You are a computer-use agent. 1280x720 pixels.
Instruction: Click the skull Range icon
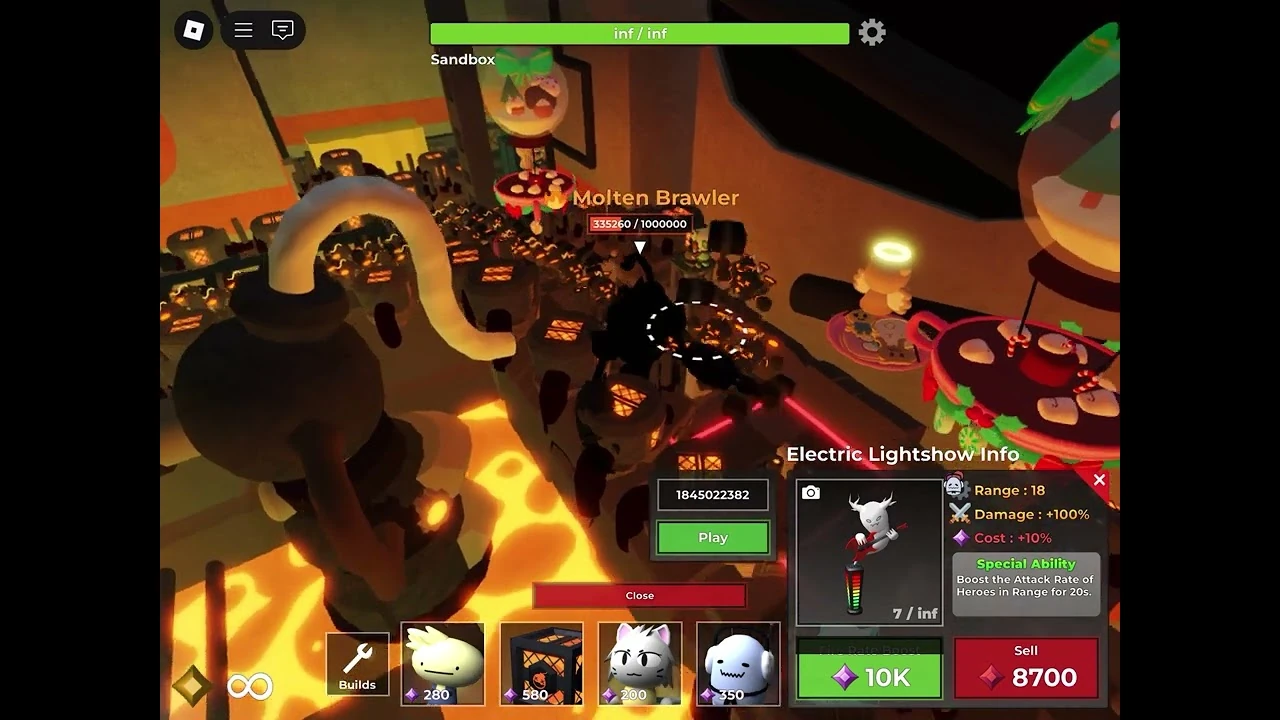point(957,489)
